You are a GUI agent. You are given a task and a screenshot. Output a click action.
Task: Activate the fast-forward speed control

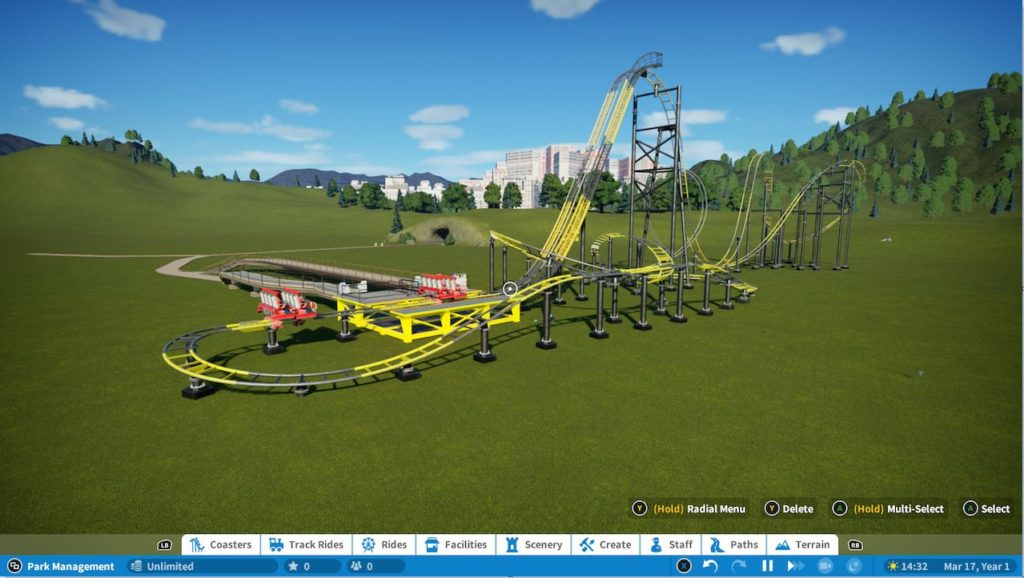click(796, 566)
